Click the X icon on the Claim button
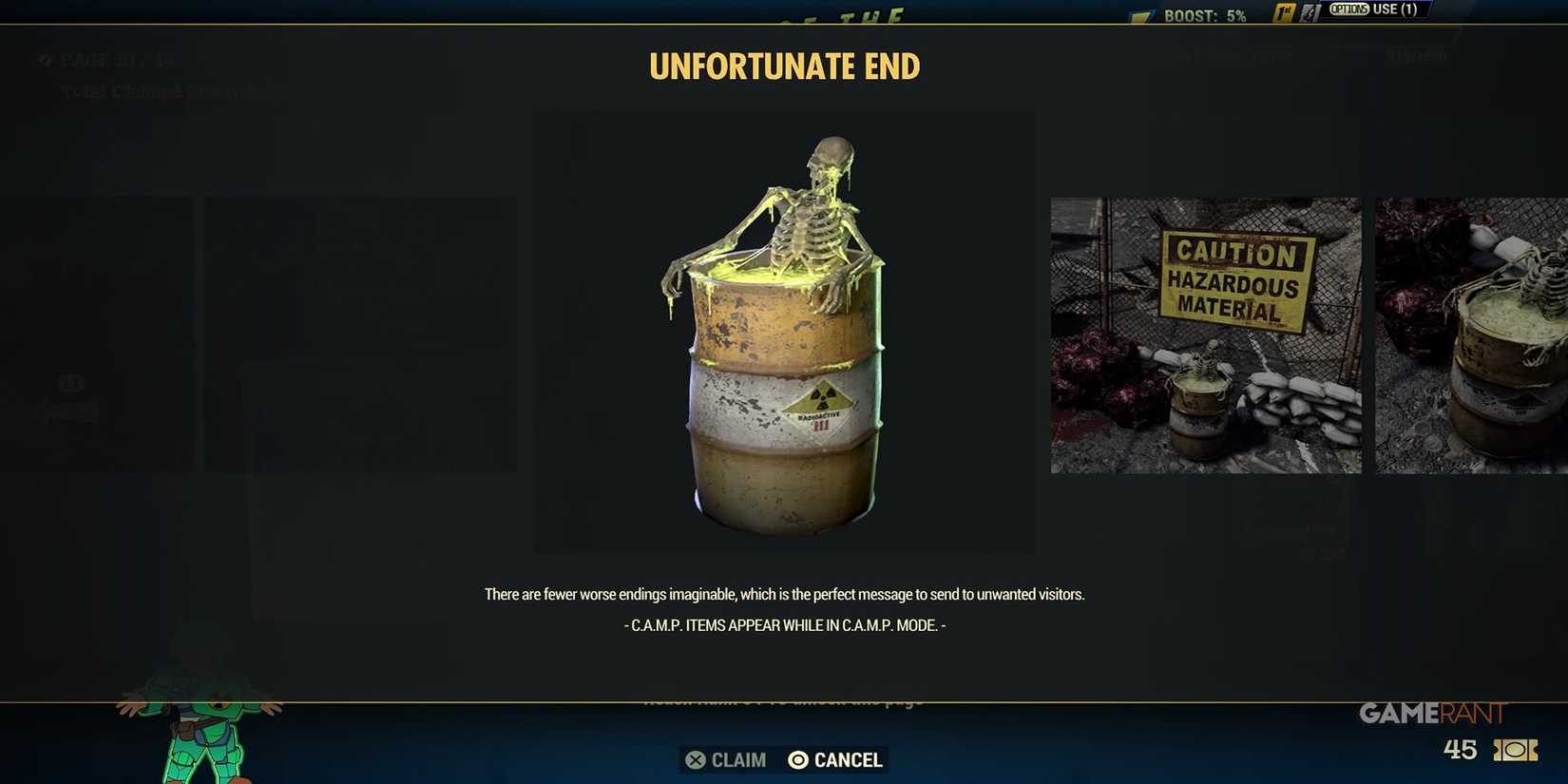Screen dimensions: 1568x784 (697, 759)
